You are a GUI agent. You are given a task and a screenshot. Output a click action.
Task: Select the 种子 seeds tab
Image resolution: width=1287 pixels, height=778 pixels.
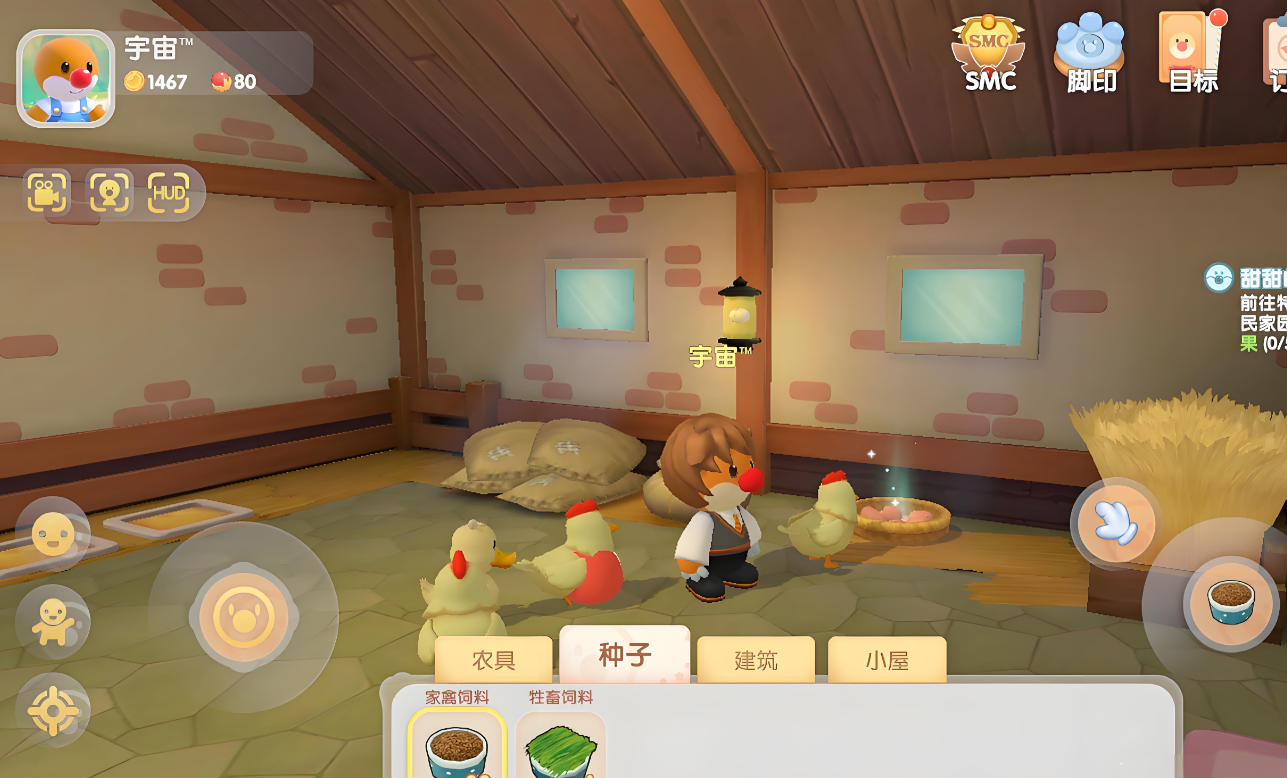pos(625,655)
